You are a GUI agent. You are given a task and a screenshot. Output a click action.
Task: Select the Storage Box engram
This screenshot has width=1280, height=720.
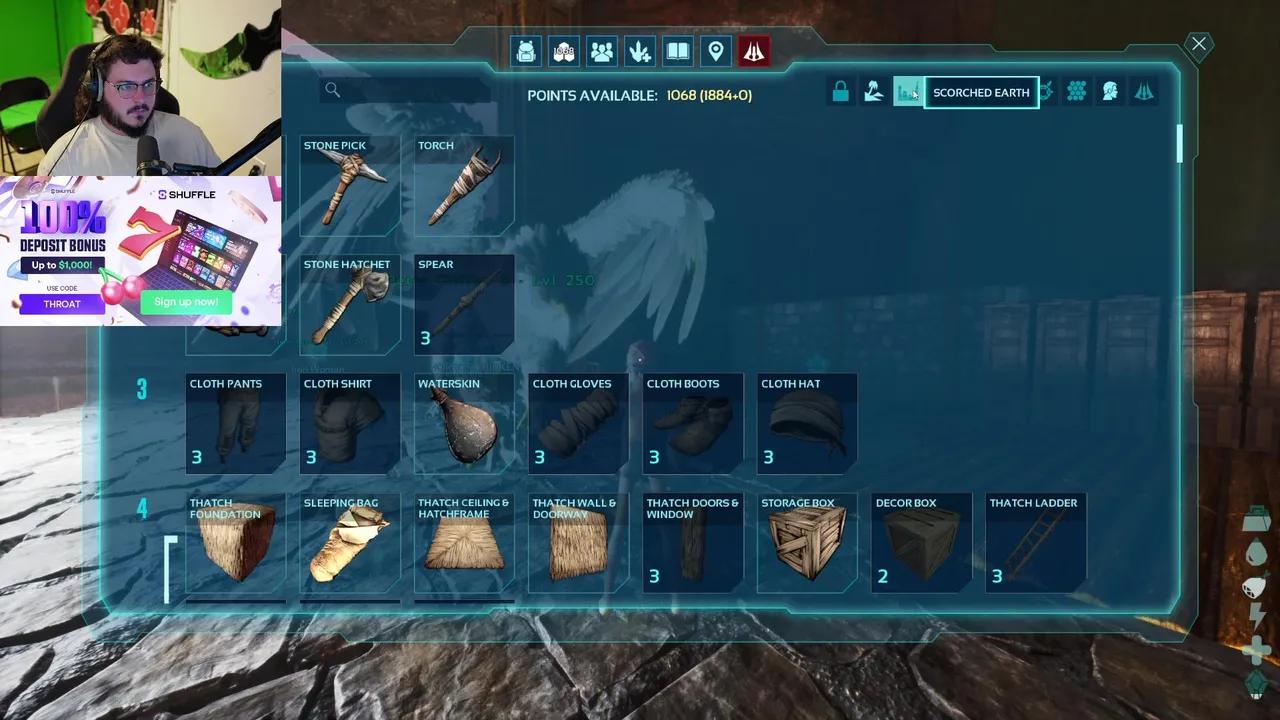click(x=807, y=543)
